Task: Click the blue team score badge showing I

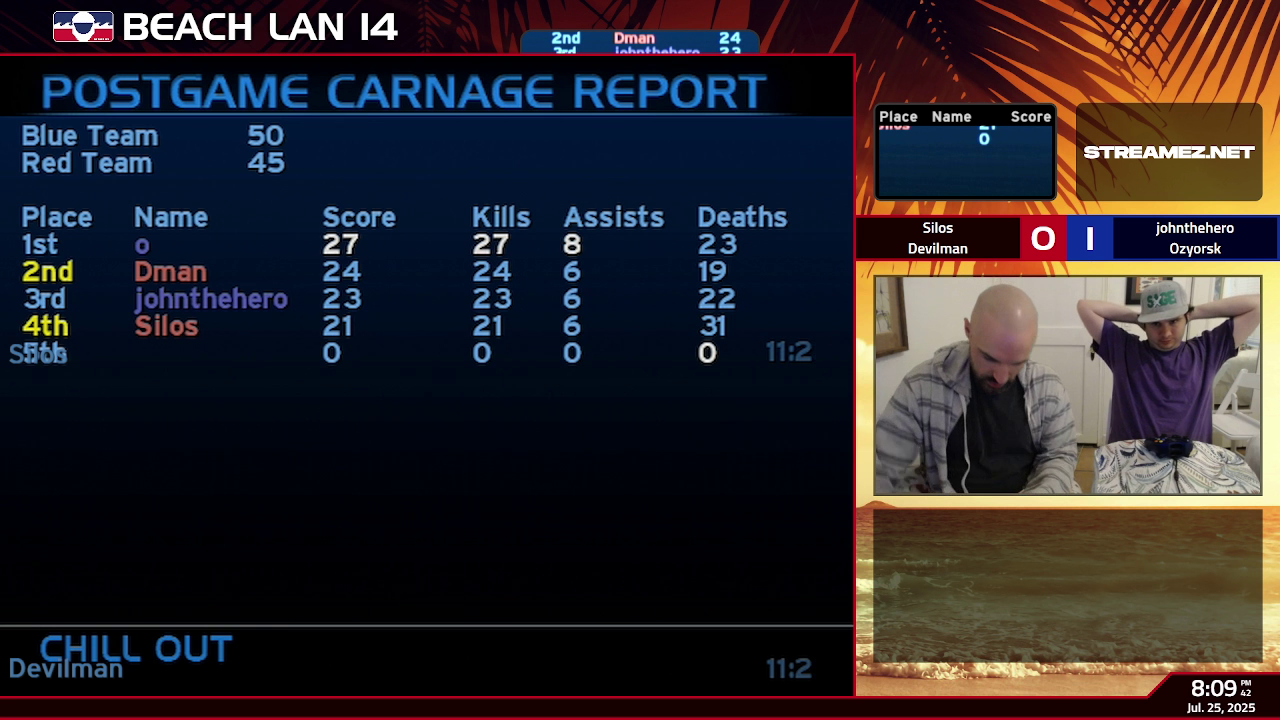Action: 1090,238
